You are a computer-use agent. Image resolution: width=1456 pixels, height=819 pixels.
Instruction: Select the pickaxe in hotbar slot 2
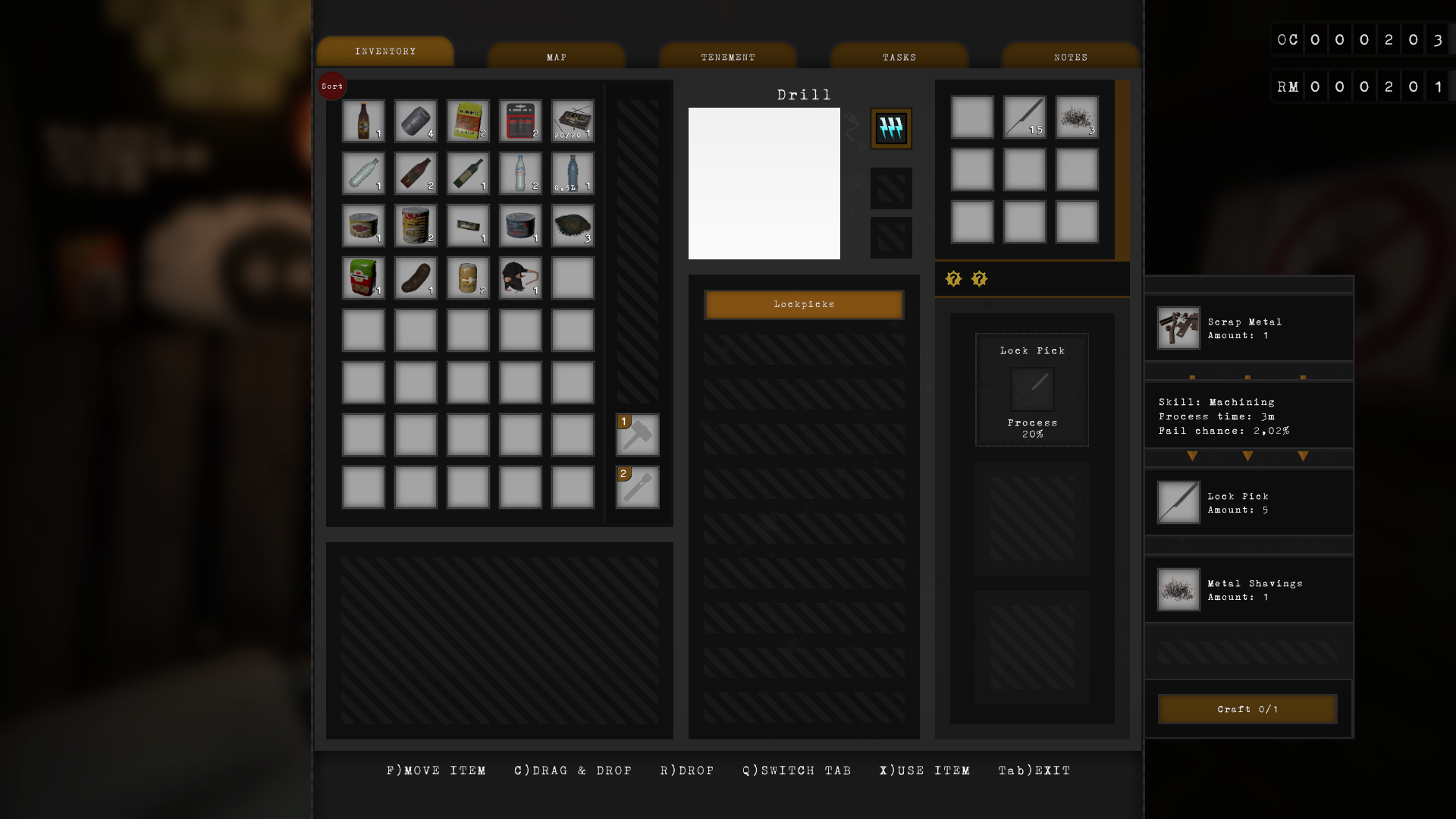coord(637,488)
